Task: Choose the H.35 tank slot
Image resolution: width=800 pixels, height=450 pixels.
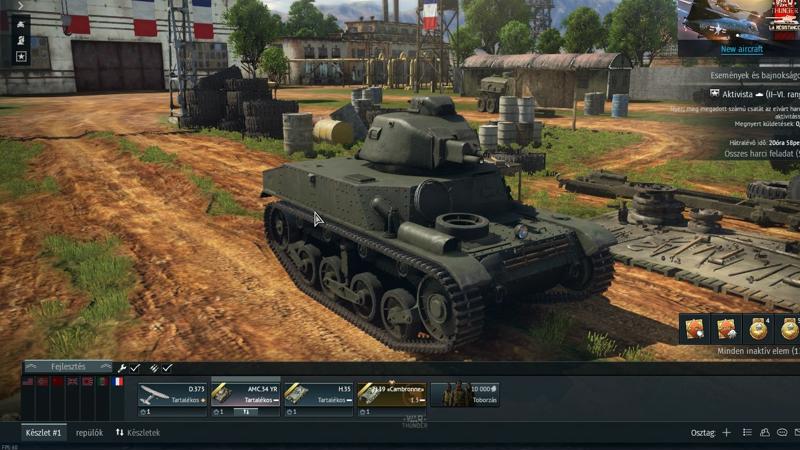Action: tap(318, 395)
